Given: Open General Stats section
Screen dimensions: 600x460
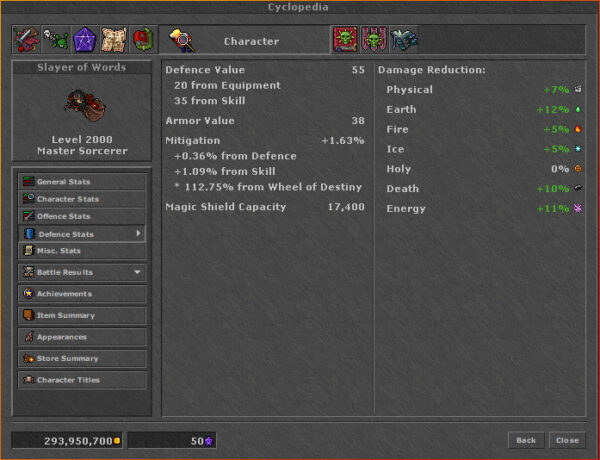Looking at the screenshot, I should click(x=82, y=182).
